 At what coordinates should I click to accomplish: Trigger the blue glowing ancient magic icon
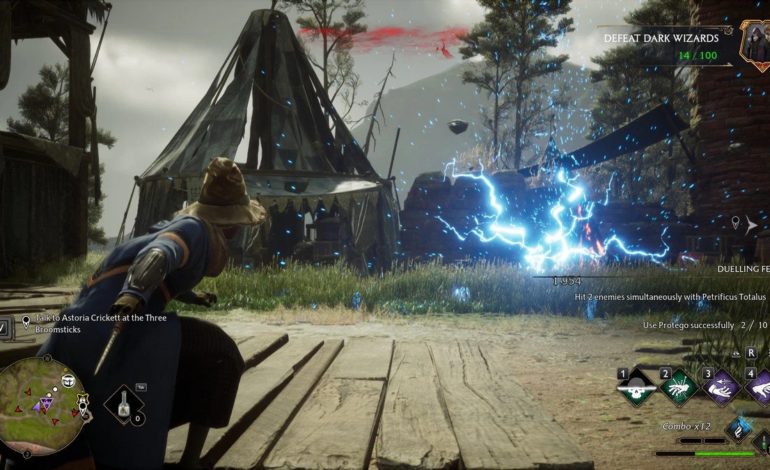(737, 429)
